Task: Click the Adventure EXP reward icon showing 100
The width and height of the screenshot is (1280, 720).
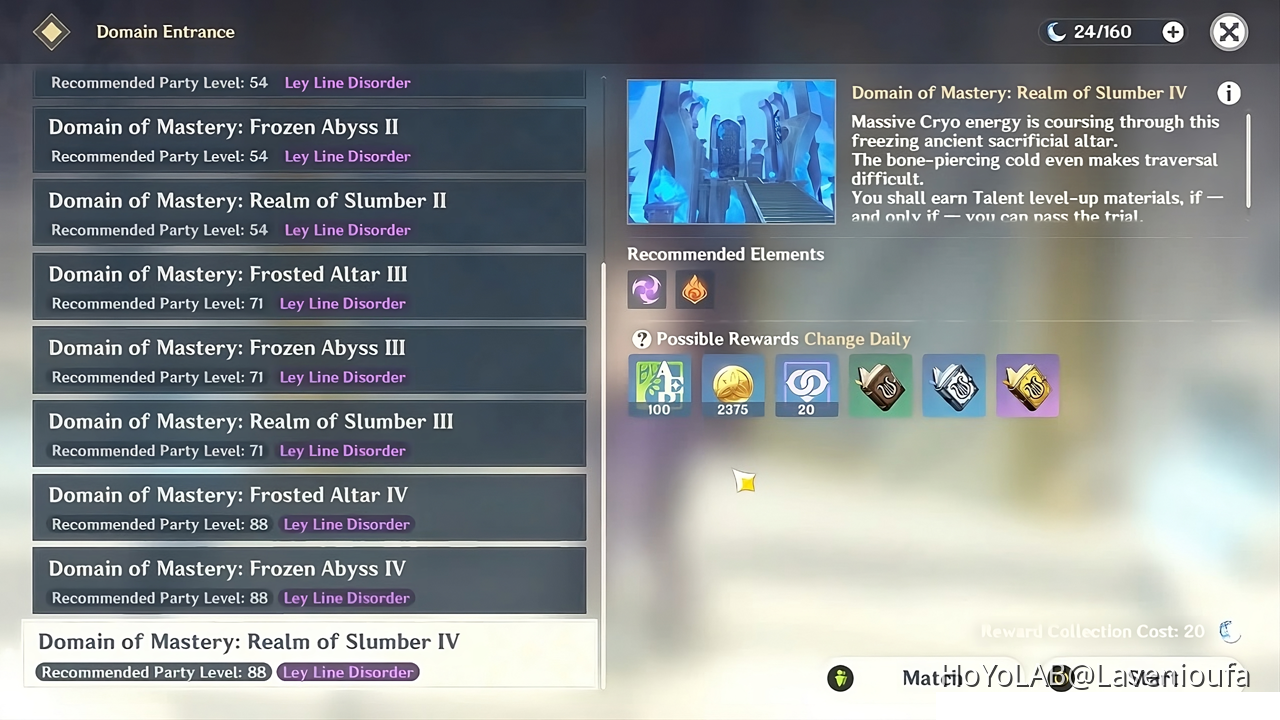Action: tap(659, 386)
